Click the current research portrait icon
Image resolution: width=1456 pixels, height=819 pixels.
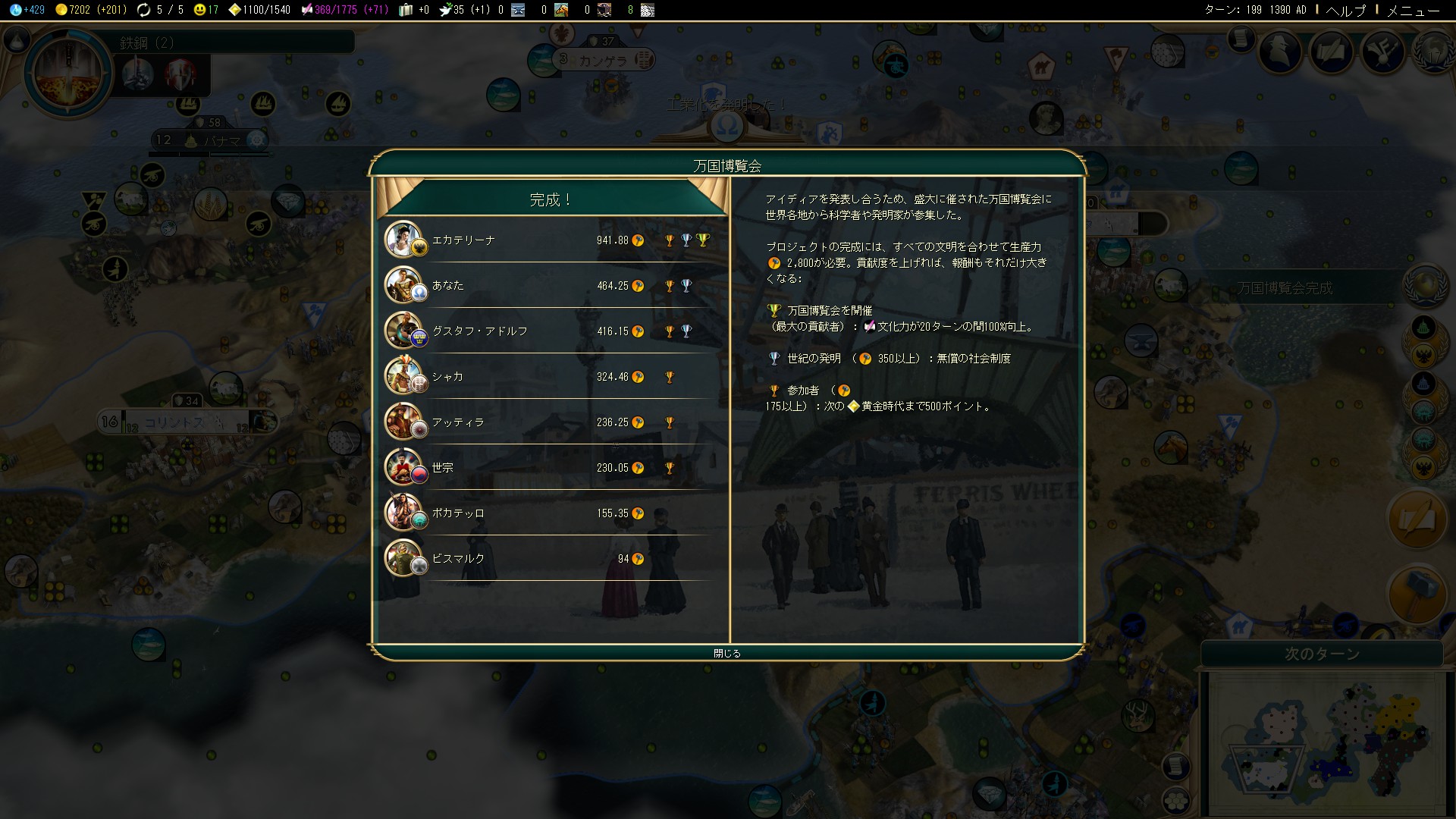[x=68, y=74]
